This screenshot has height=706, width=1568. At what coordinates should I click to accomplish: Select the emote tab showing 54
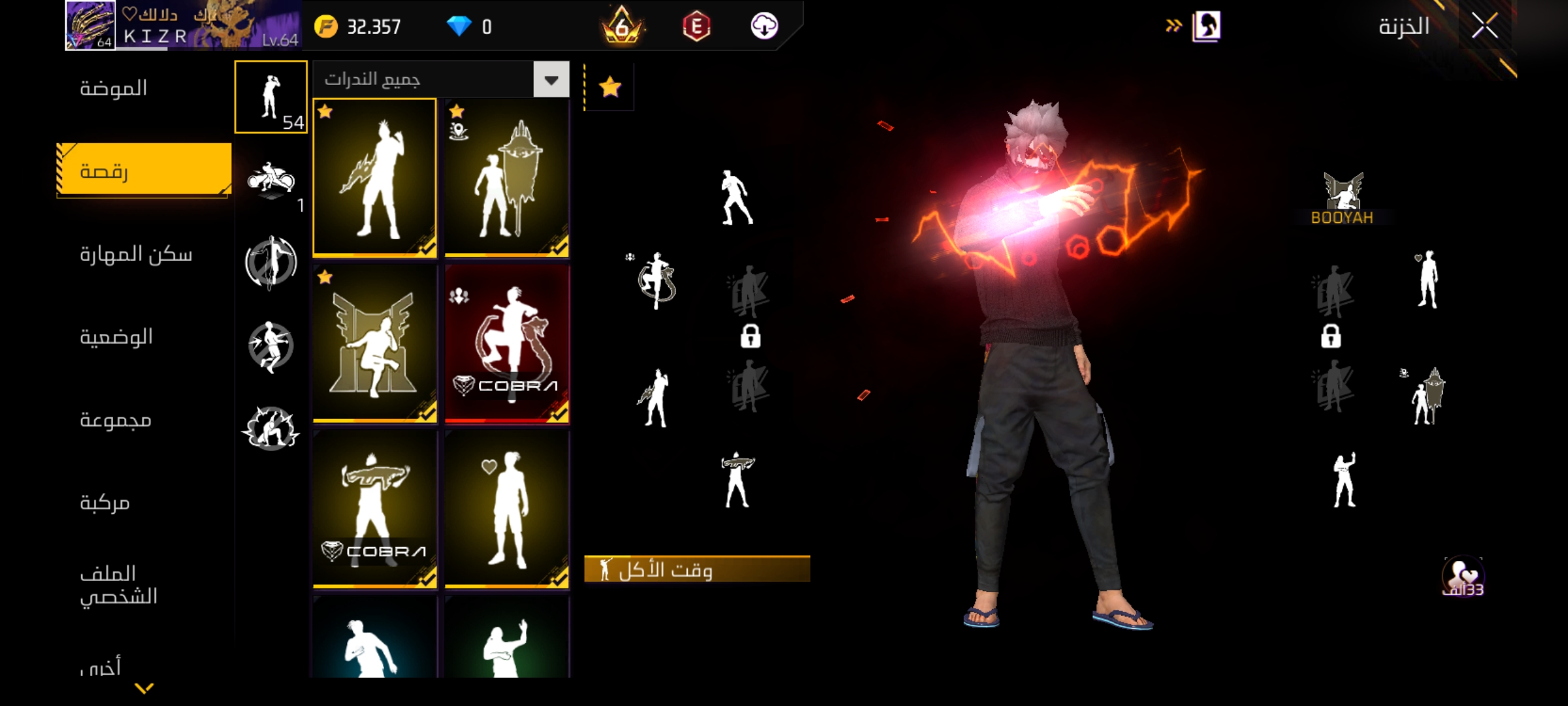pyautogui.click(x=270, y=97)
